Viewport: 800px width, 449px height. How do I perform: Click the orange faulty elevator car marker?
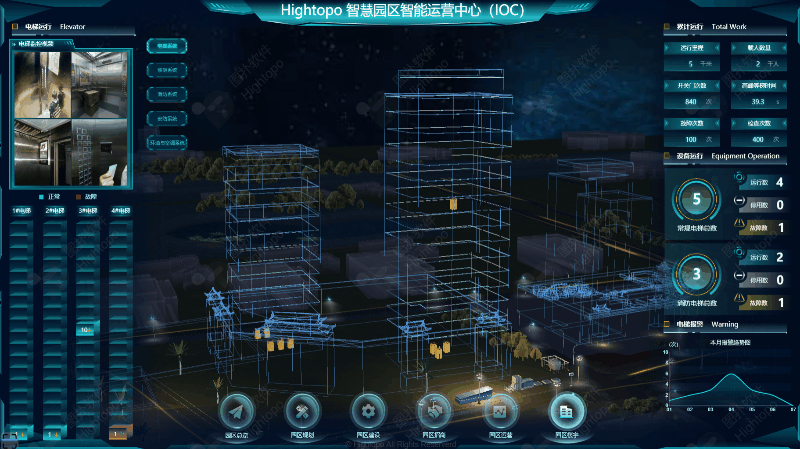click(x=119, y=434)
